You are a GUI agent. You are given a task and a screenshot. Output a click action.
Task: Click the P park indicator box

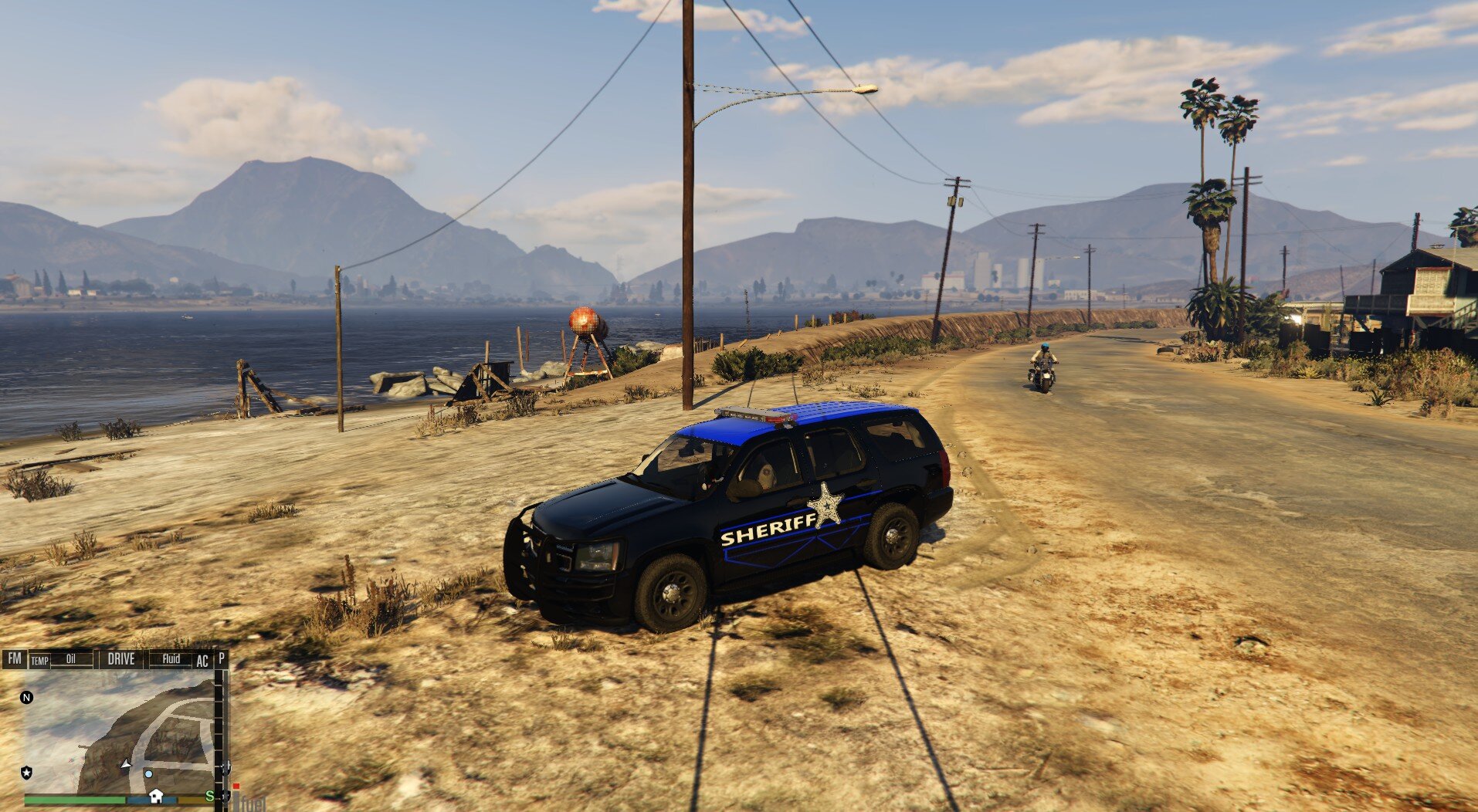[x=222, y=658]
